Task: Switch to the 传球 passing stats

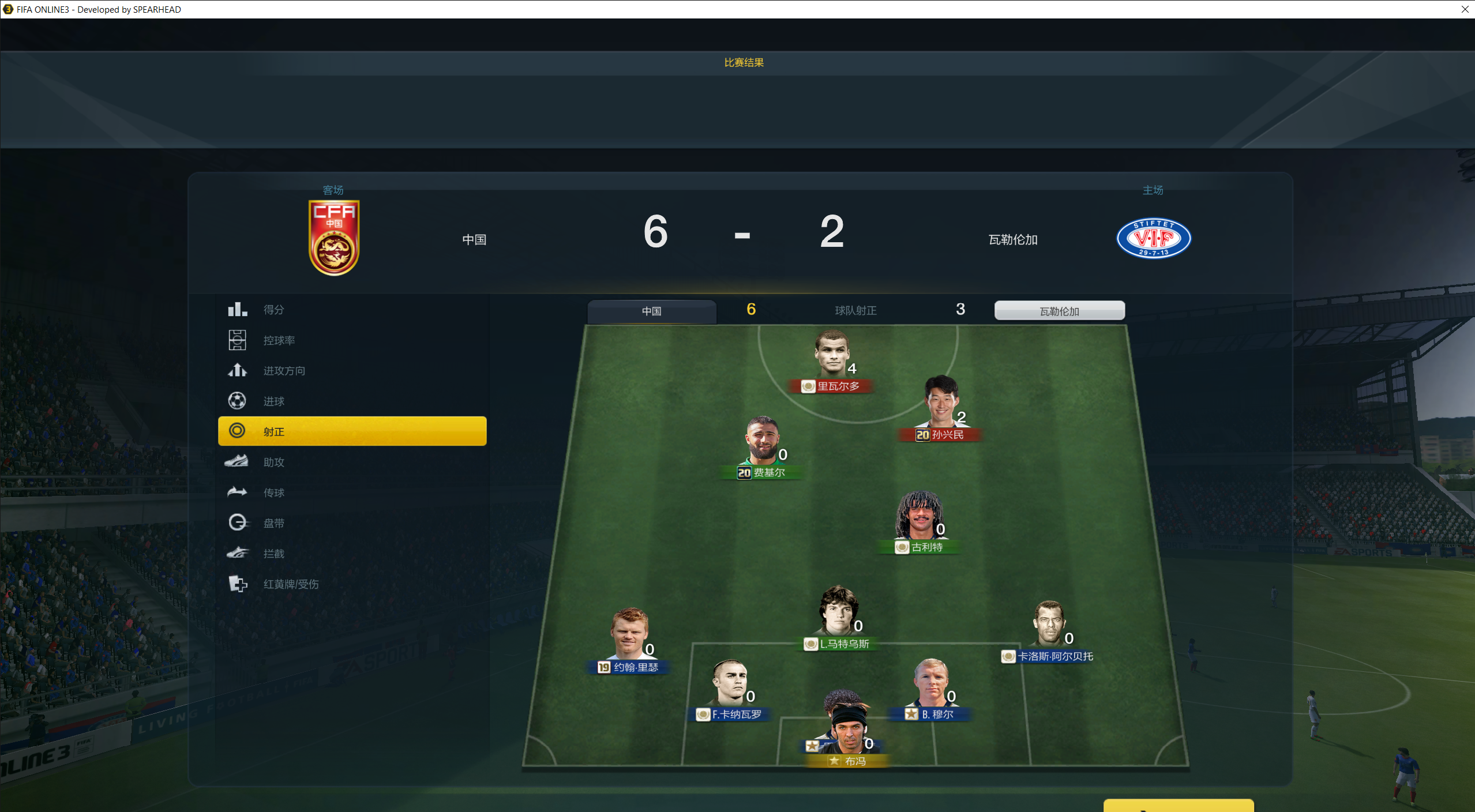Action: [x=273, y=493]
